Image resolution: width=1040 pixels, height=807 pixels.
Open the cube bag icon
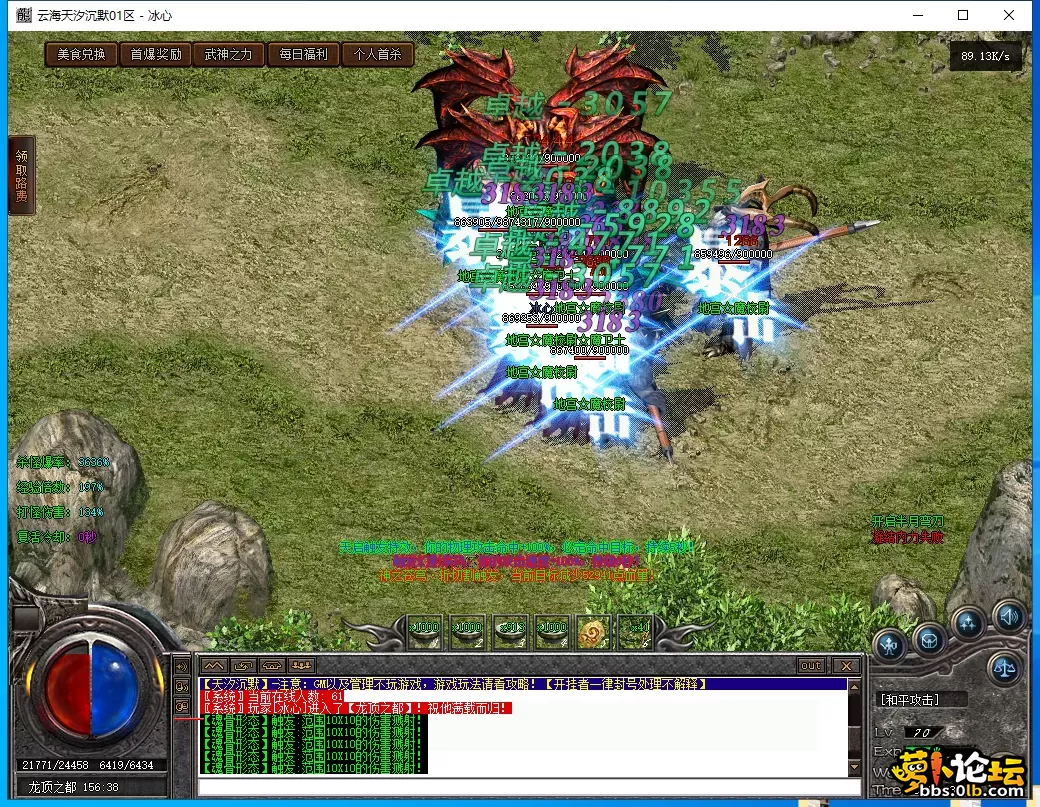[x=929, y=641]
